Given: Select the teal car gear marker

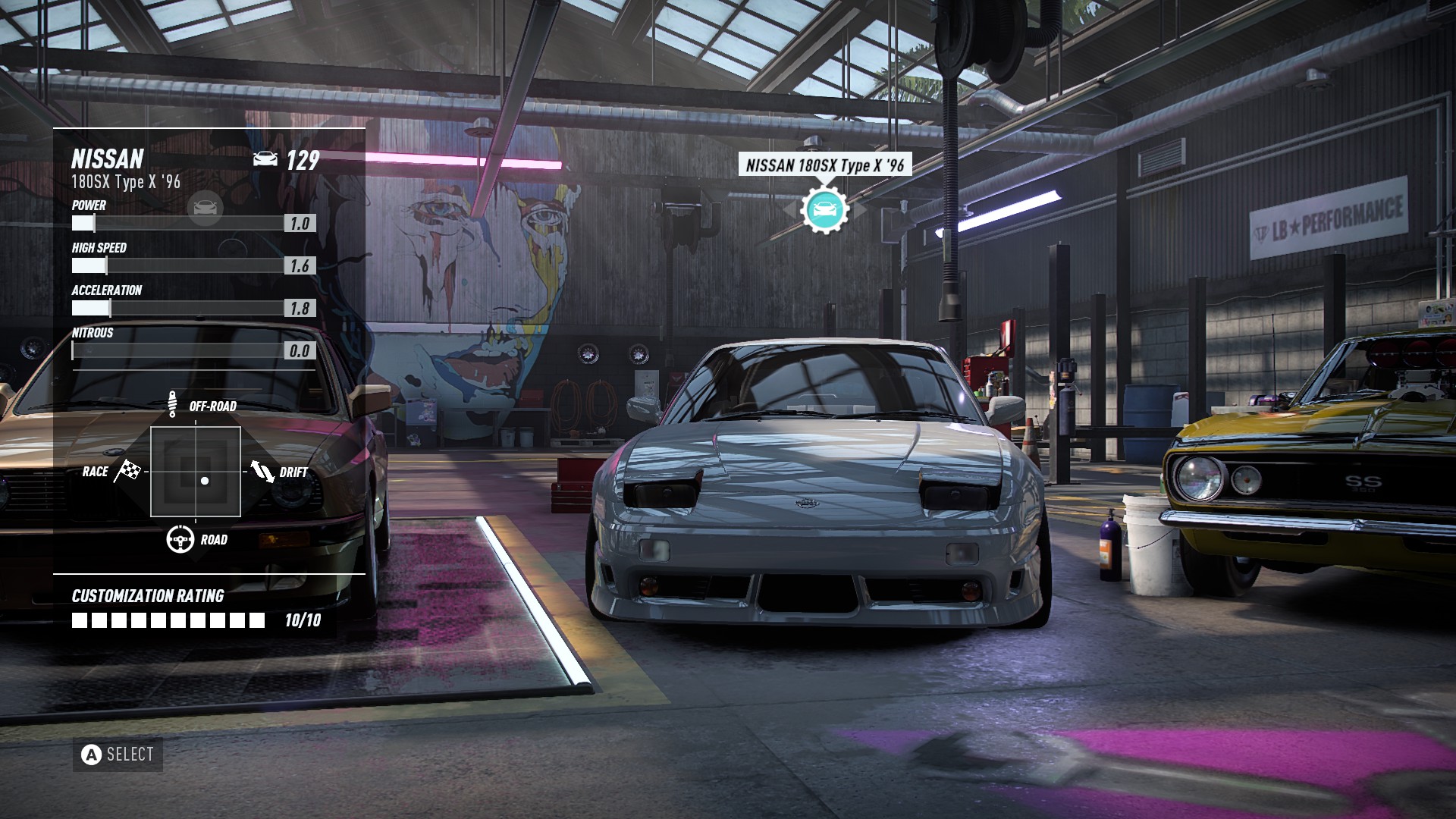Looking at the screenshot, I should click(824, 208).
